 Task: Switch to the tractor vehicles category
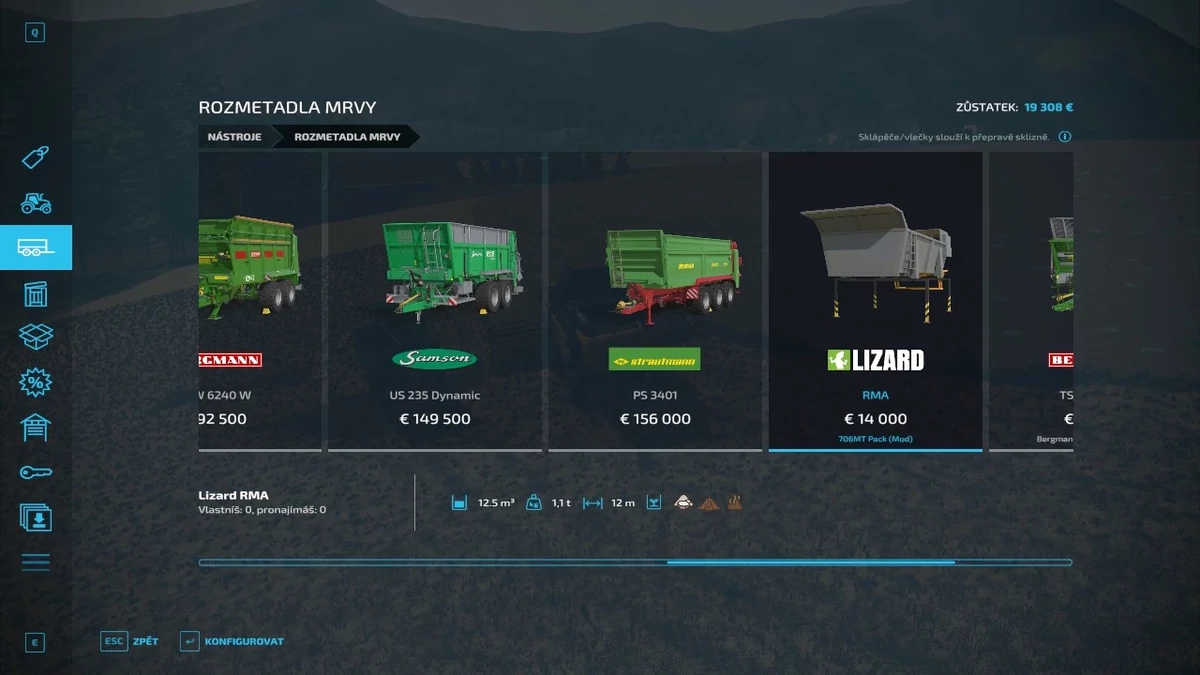[x=36, y=203]
